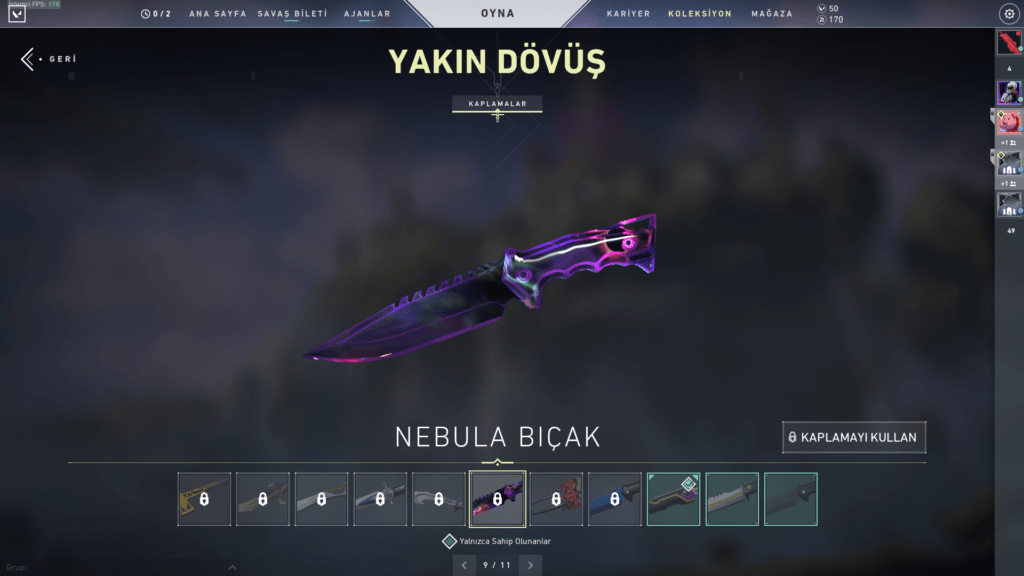
Task: Go to the AJANLAR section
Action: point(367,14)
